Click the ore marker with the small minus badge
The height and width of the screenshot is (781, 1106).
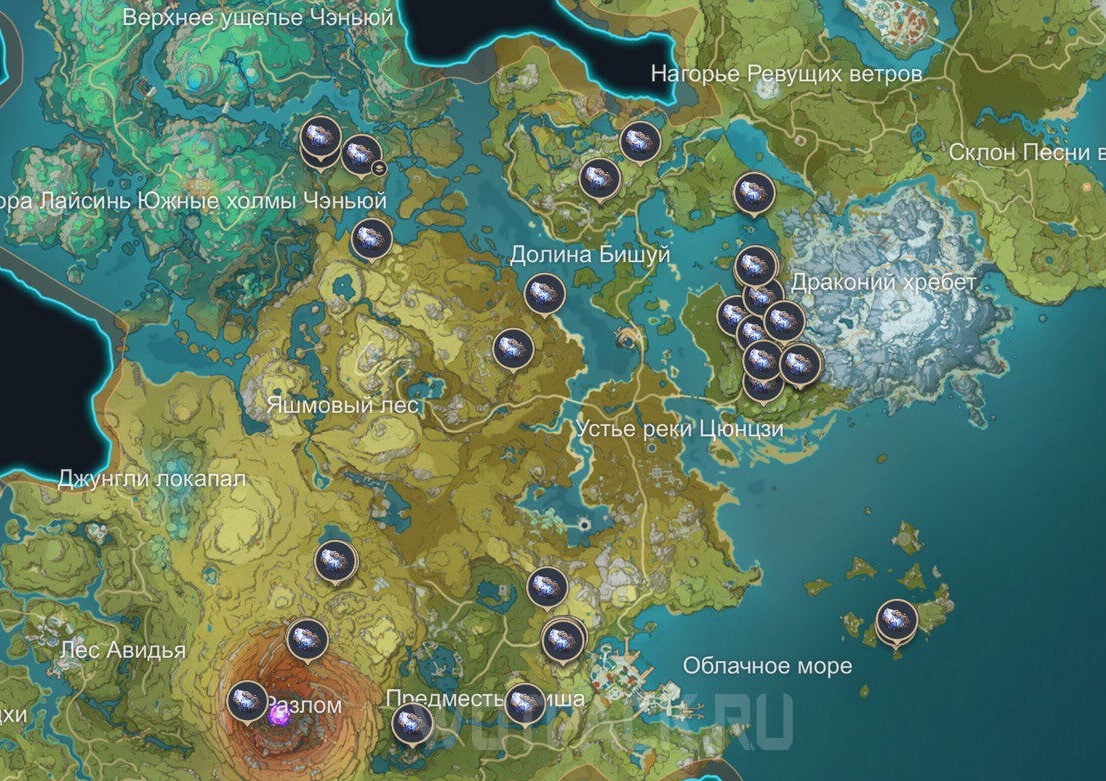point(361,155)
